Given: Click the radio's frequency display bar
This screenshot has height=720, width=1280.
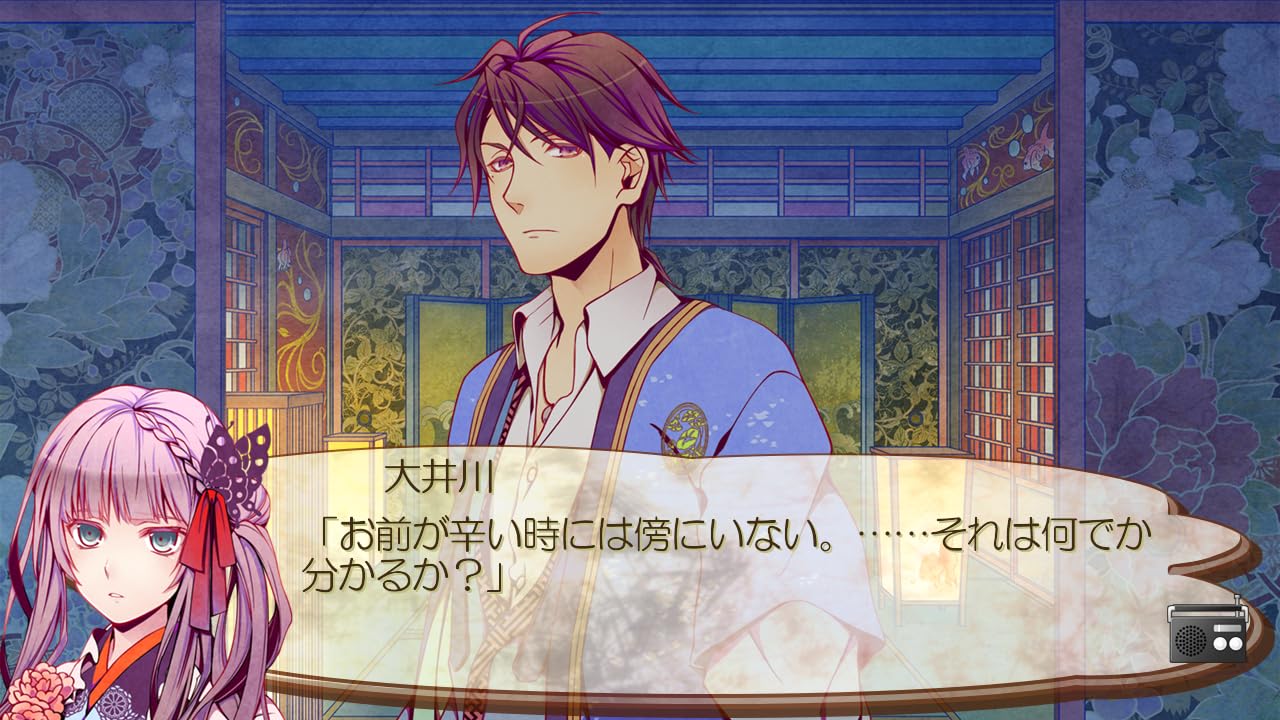Looking at the screenshot, I should point(1227,628).
